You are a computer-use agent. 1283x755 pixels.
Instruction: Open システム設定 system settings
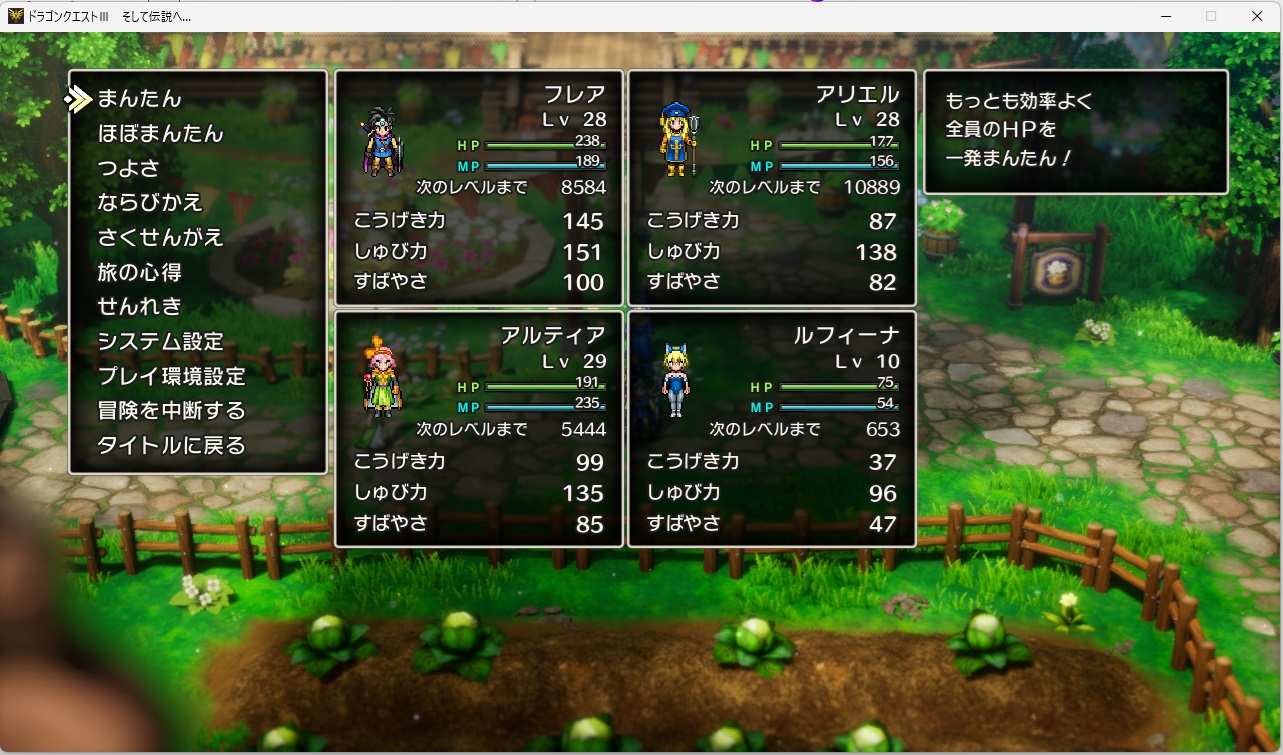pos(160,342)
